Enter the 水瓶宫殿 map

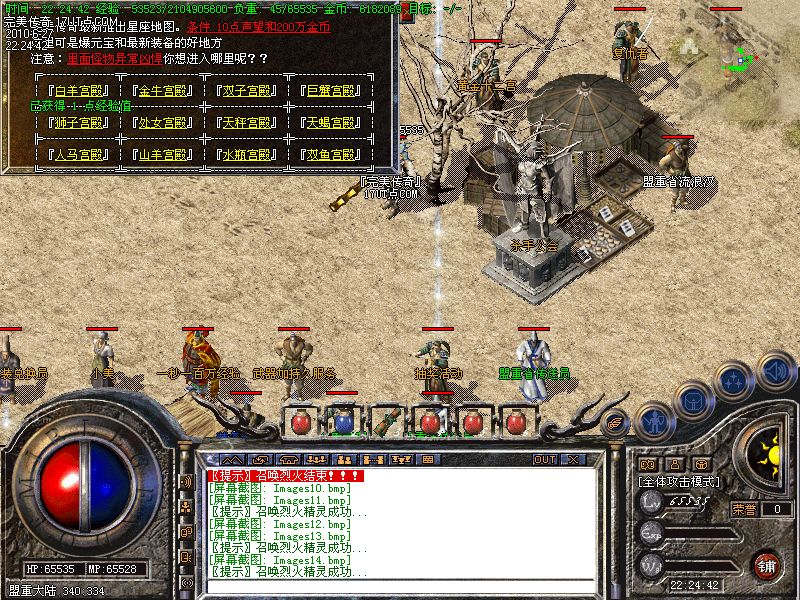point(247,155)
